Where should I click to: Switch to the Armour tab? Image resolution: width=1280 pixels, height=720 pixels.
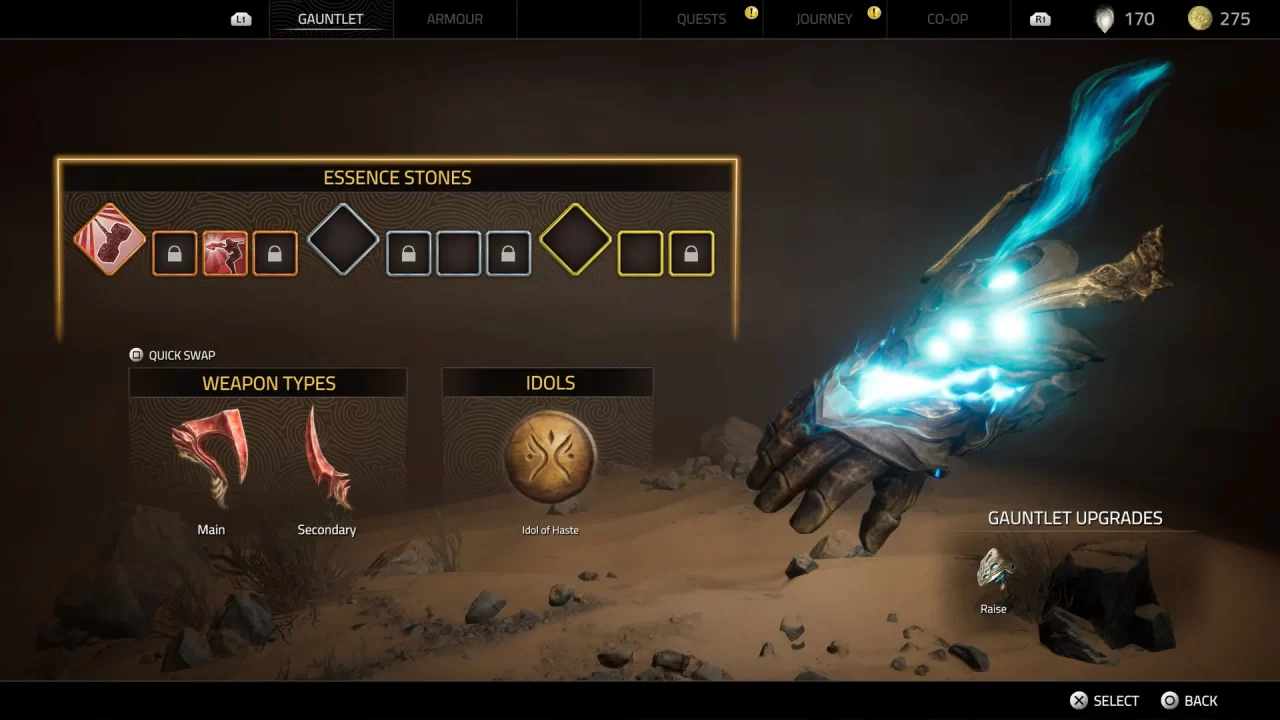point(454,19)
